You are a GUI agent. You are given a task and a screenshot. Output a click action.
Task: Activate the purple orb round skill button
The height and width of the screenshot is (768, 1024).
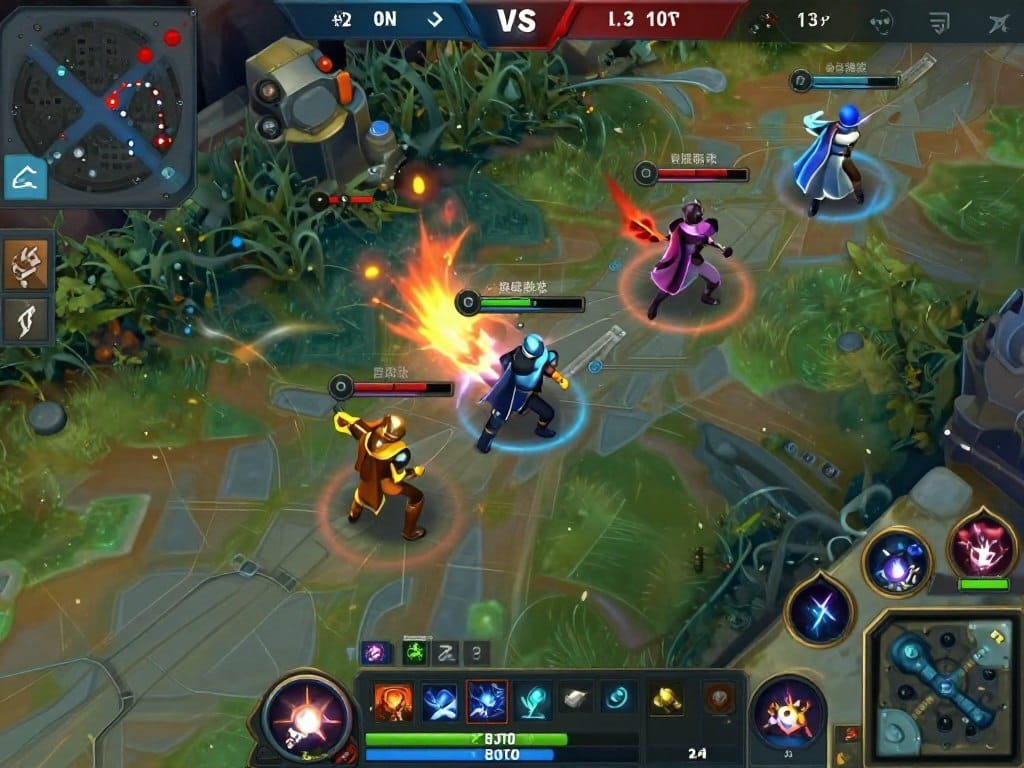[897, 563]
